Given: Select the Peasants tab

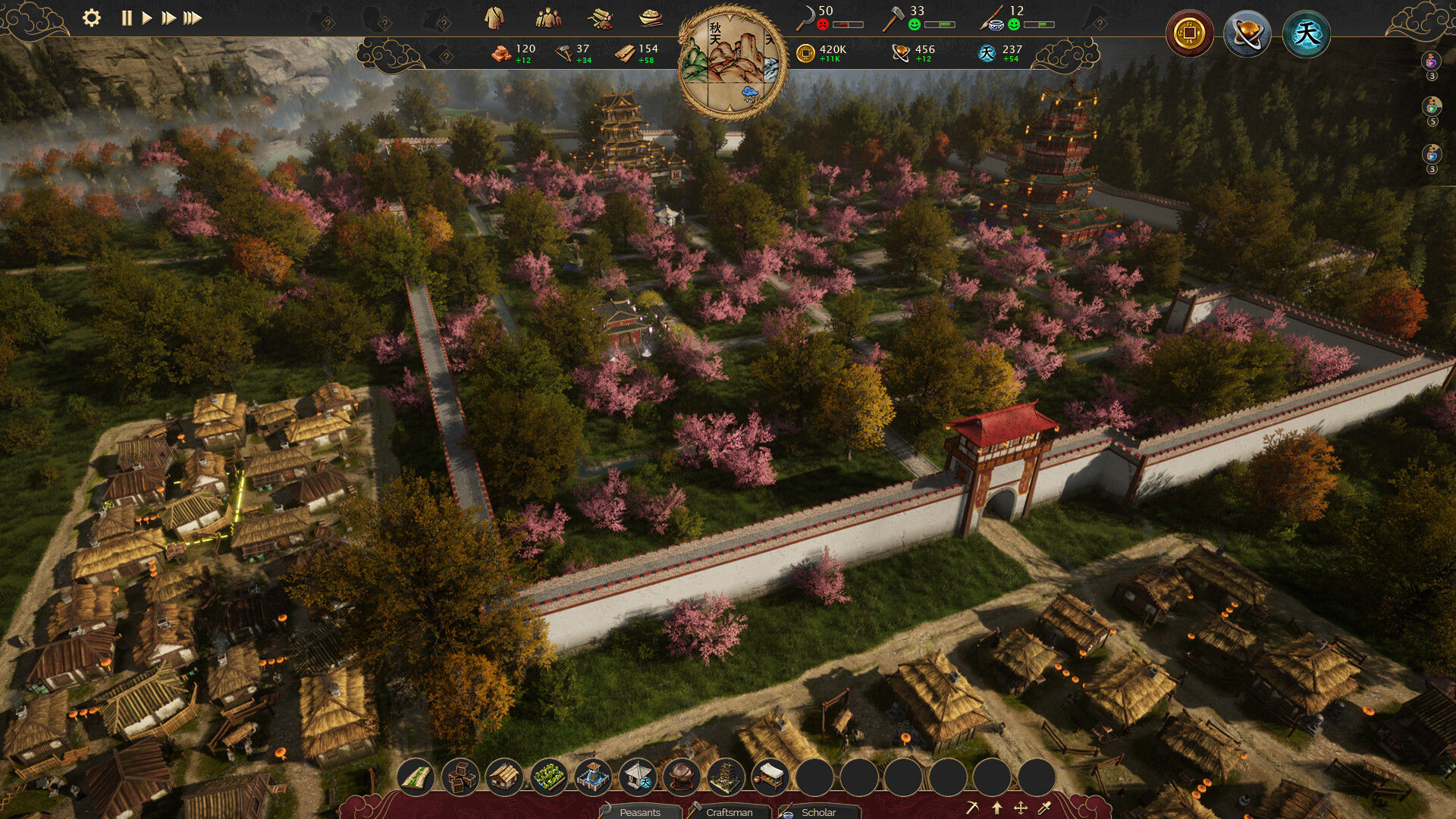Looking at the screenshot, I should click(x=641, y=812).
